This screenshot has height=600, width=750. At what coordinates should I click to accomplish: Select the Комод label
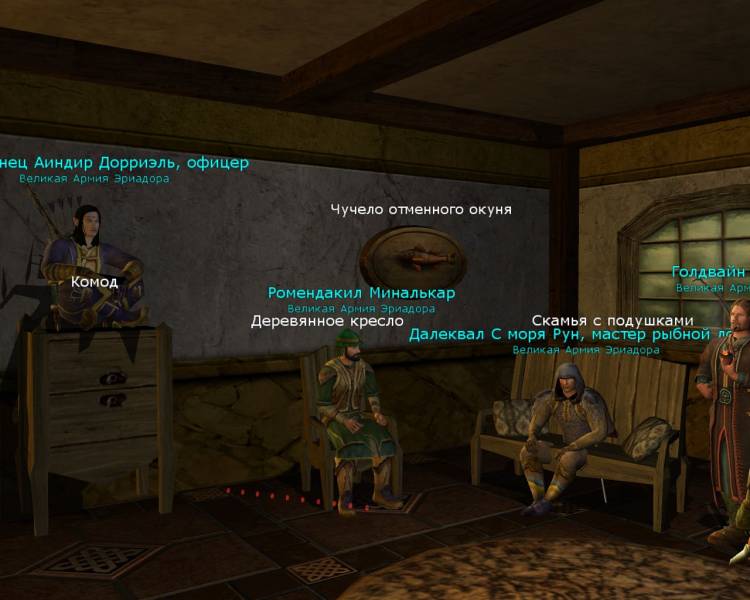pos(94,282)
